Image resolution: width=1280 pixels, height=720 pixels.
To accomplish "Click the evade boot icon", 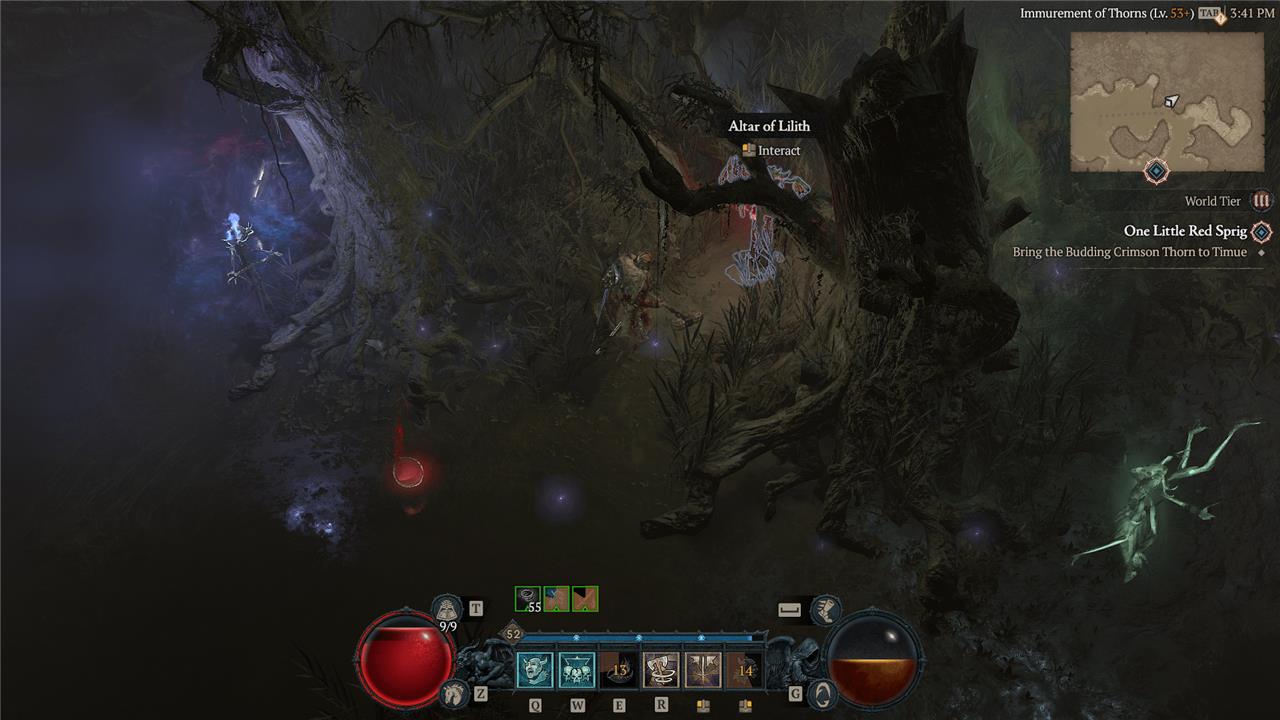I will [x=825, y=609].
